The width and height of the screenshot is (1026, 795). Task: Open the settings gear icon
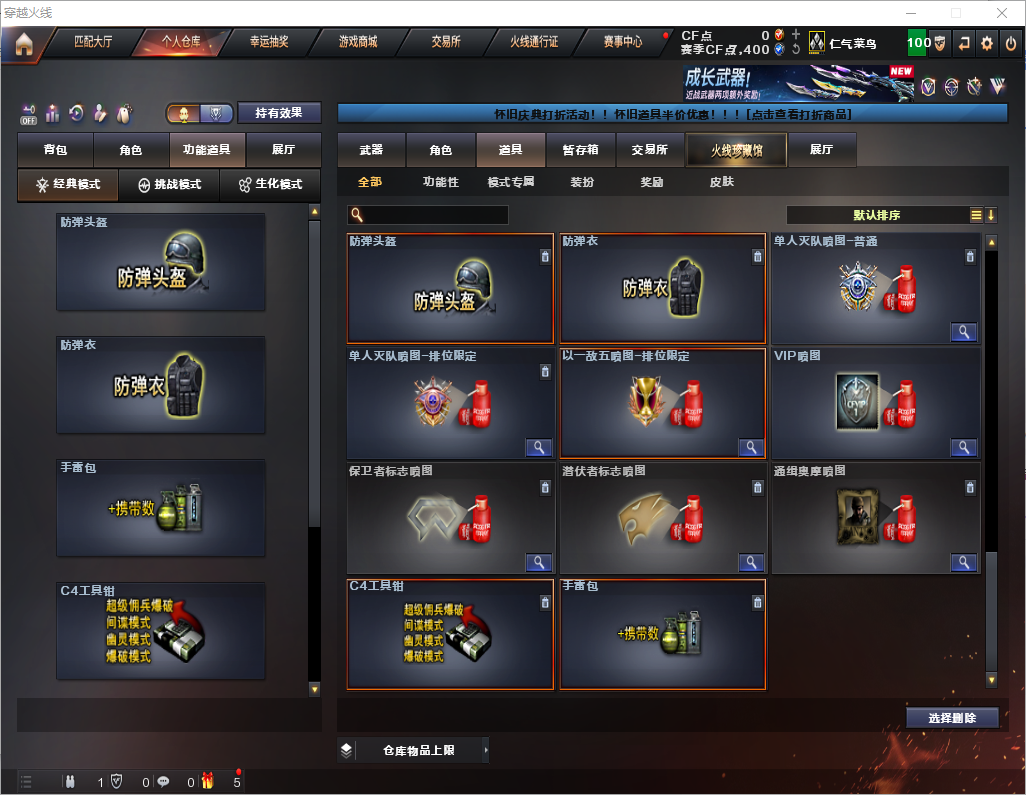click(x=987, y=44)
